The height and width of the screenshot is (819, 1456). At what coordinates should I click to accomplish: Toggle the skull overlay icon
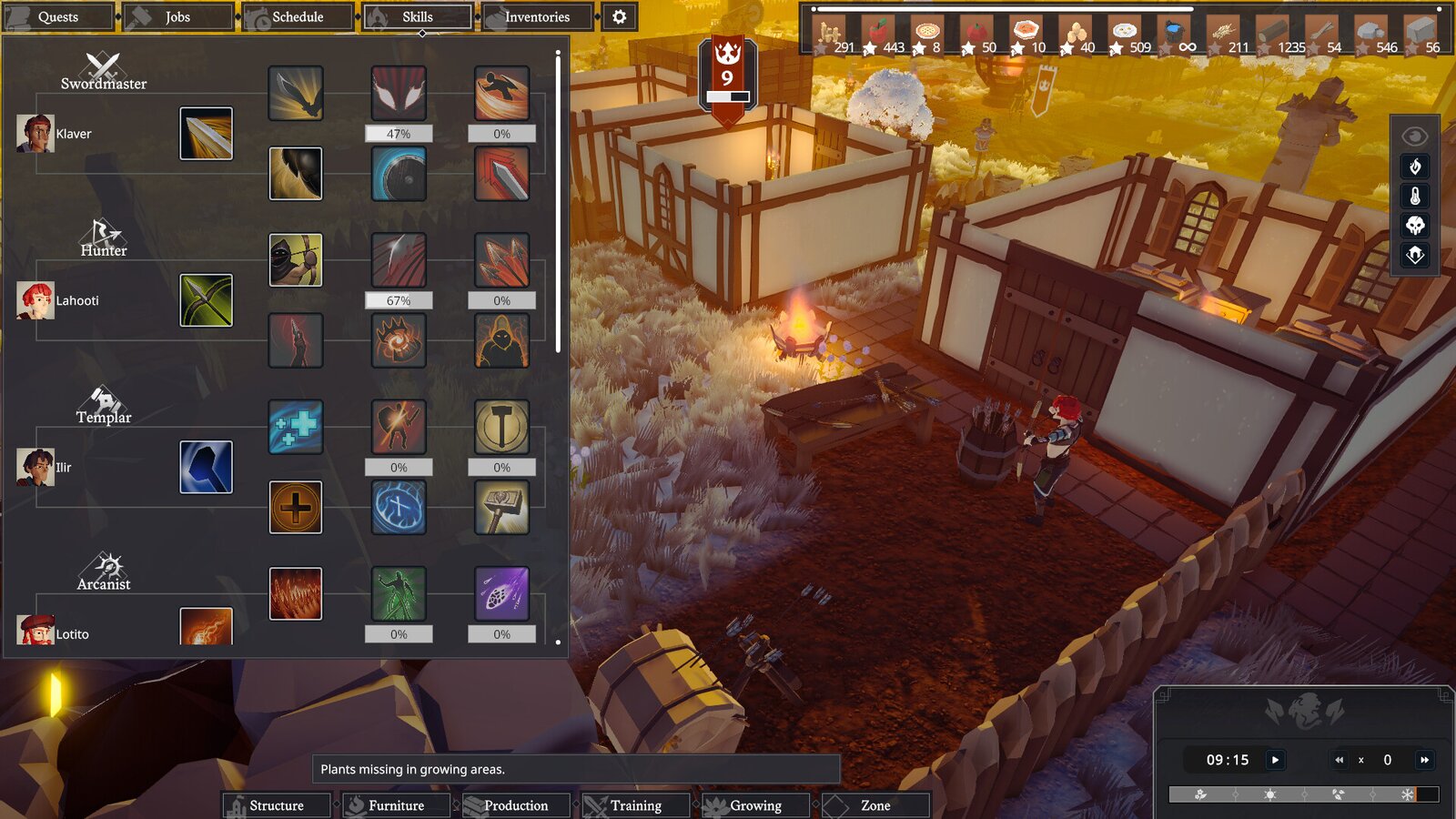coord(1414,225)
